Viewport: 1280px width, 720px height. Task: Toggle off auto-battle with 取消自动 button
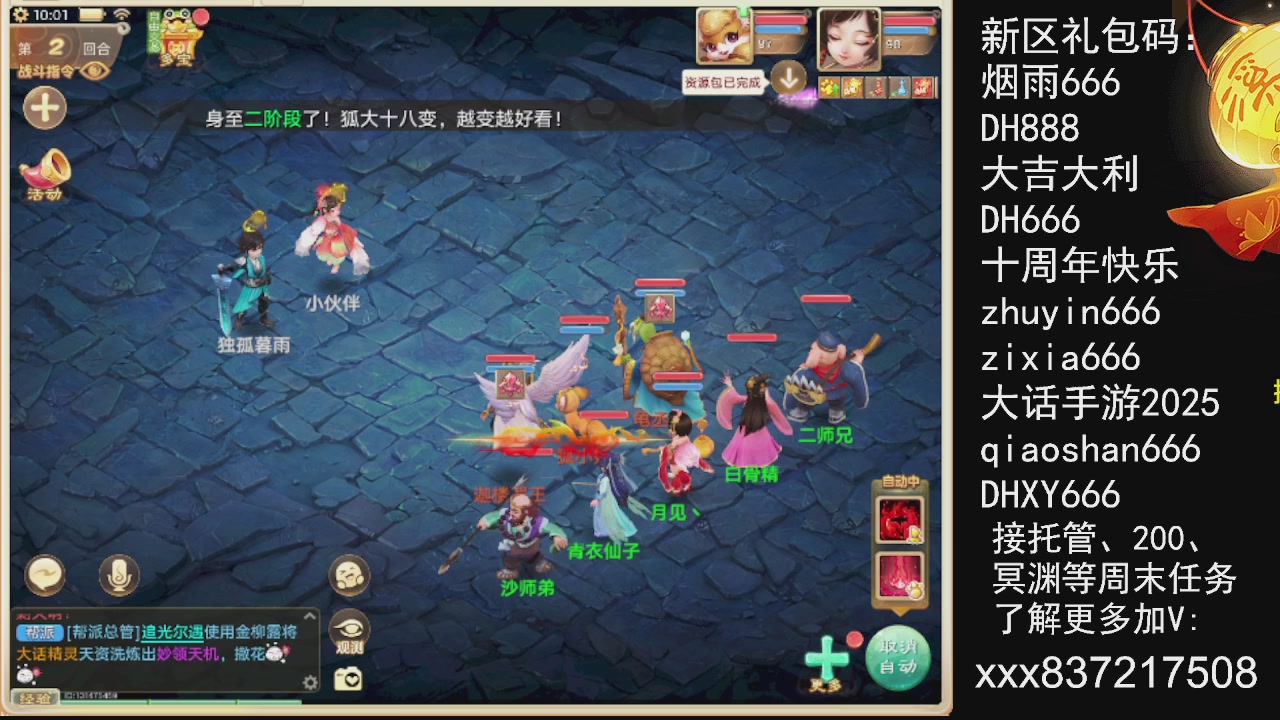tap(897, 655)
